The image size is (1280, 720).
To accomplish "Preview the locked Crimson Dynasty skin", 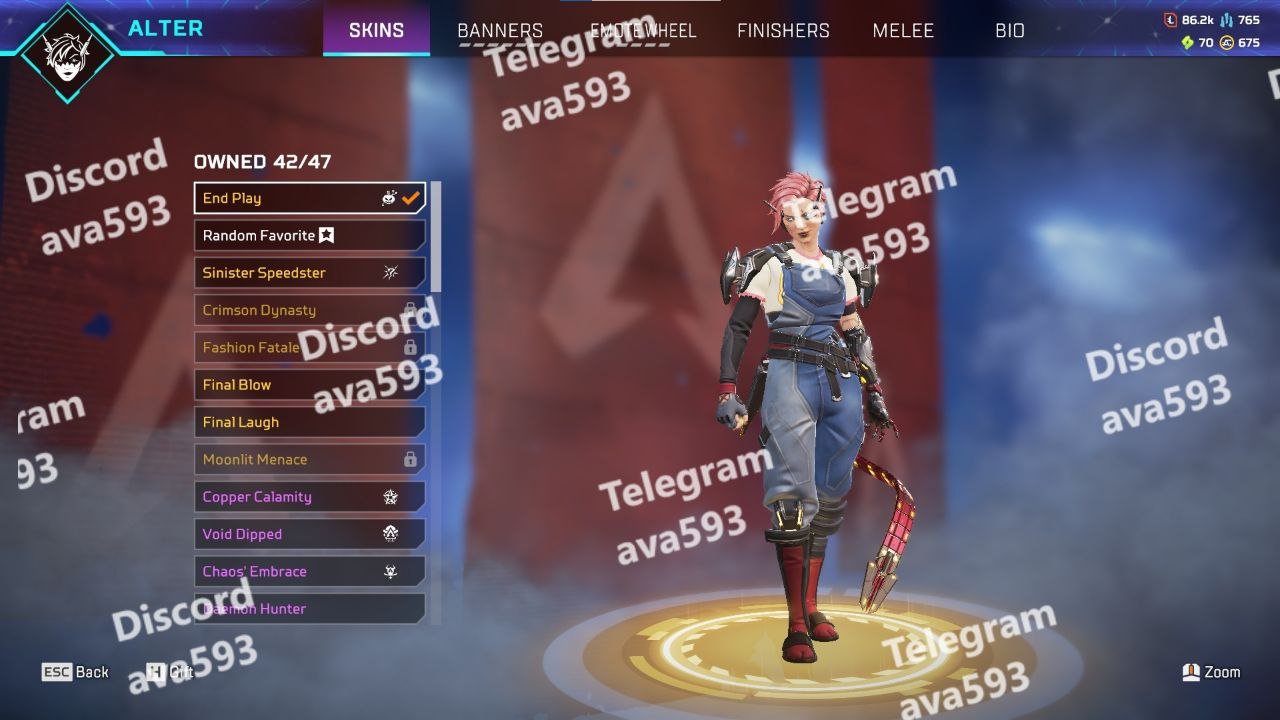I will (309, 310).
